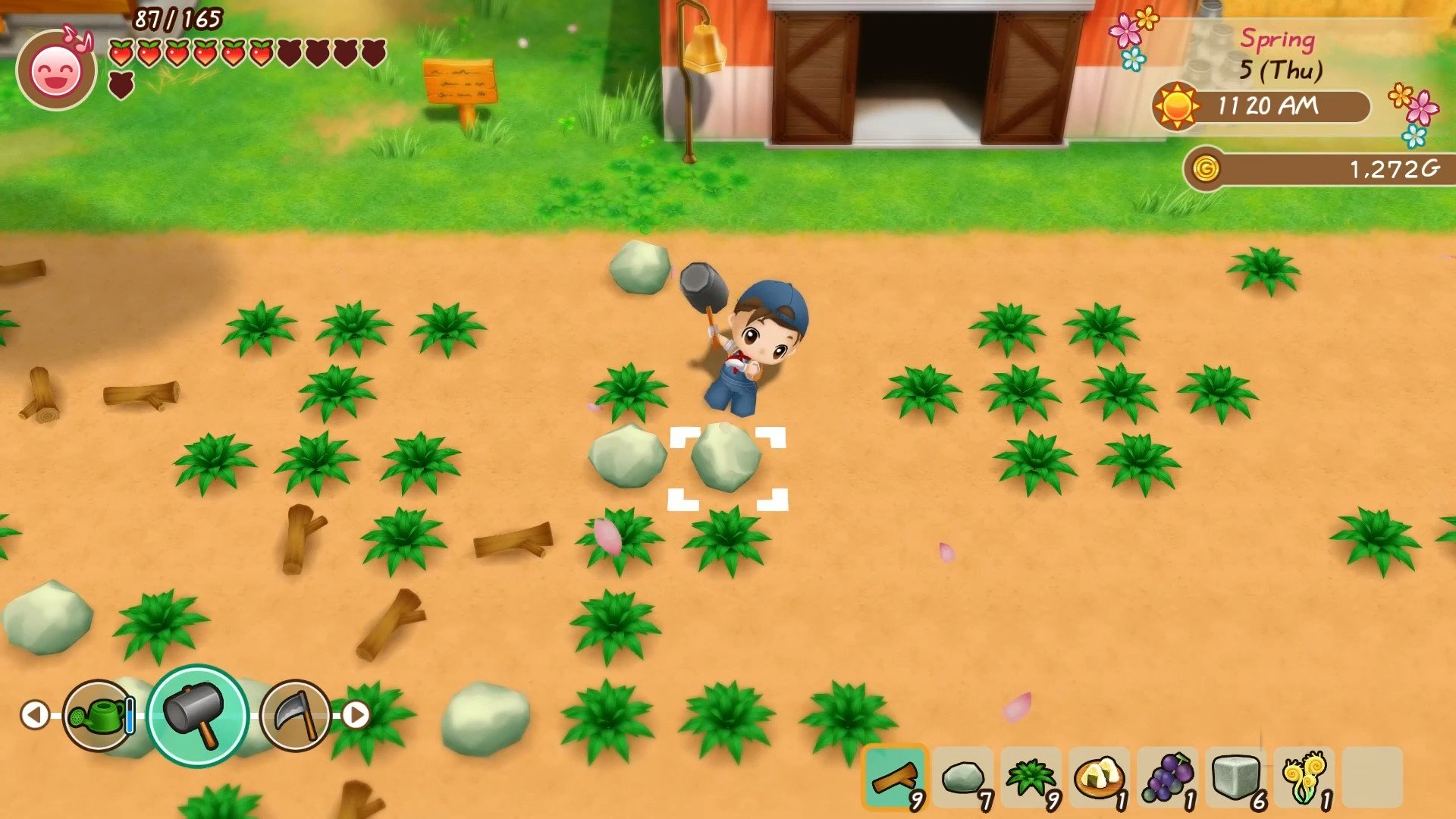Viewport: 1456px width, 819px height.
Task: Click the watering can's blue water gauge
Action: point(129,714)
